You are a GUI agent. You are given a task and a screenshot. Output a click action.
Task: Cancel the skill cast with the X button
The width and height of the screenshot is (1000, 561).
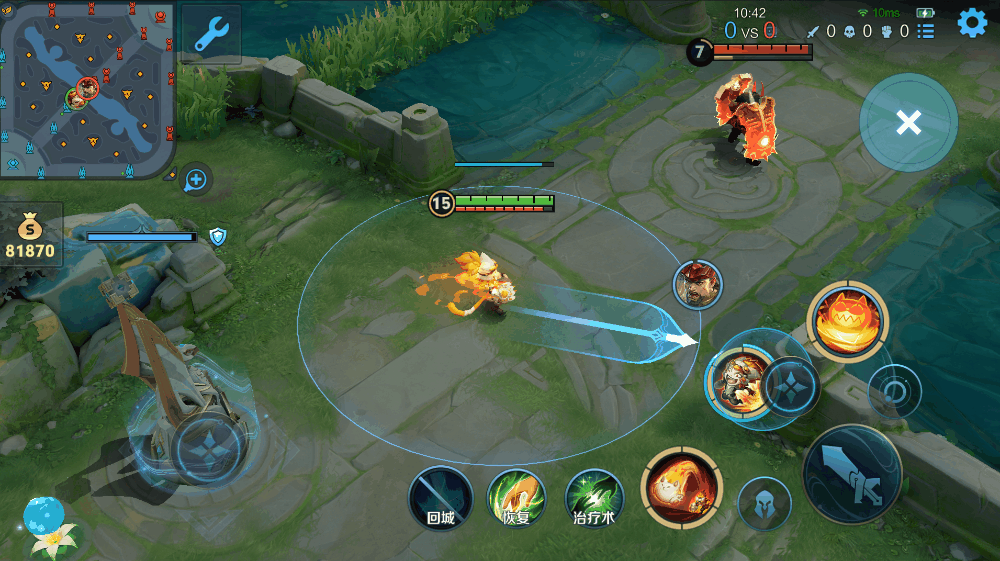point(908,123)
